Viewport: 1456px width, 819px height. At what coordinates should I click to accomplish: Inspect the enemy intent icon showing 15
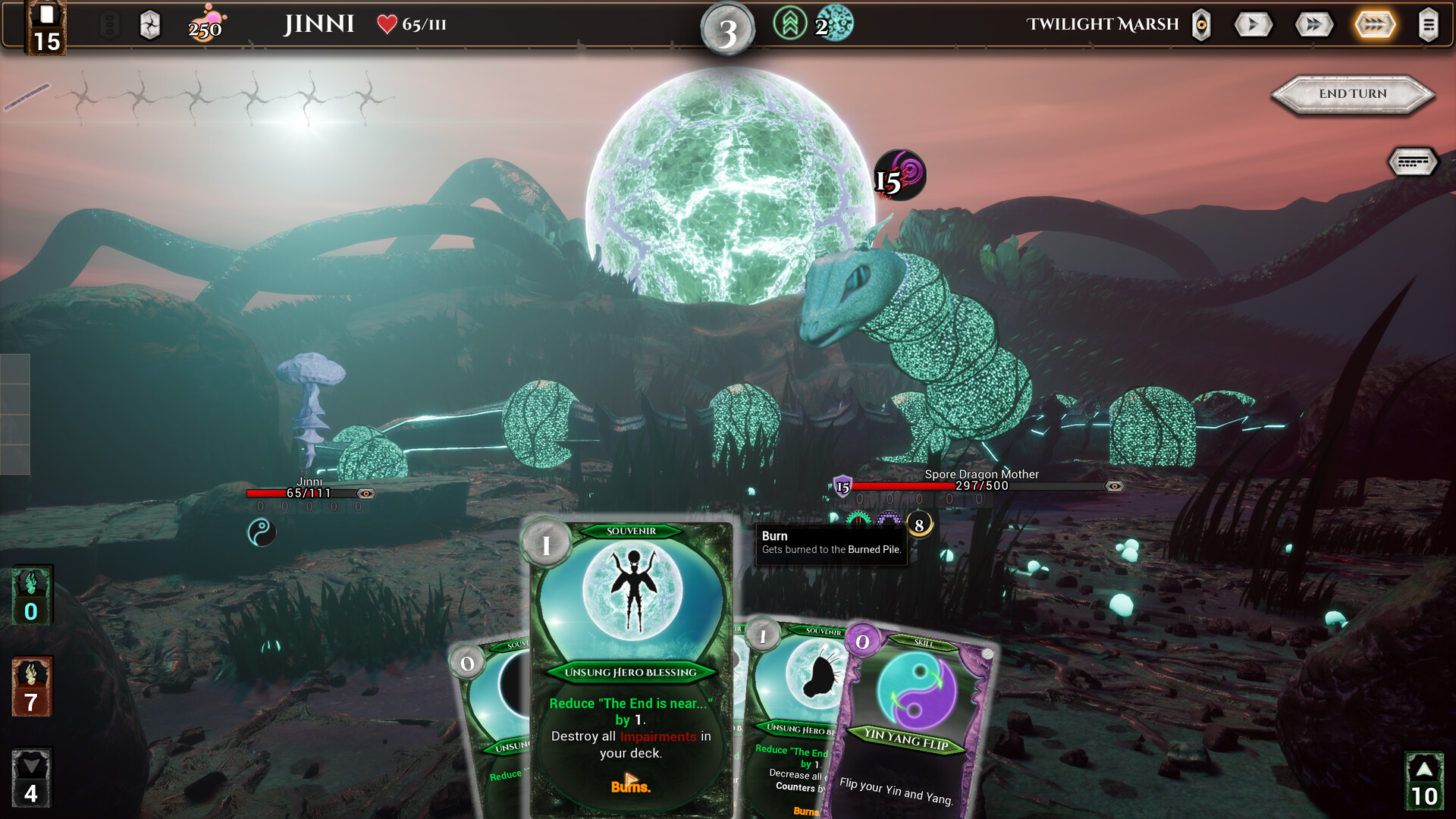[x=899, y=175]
